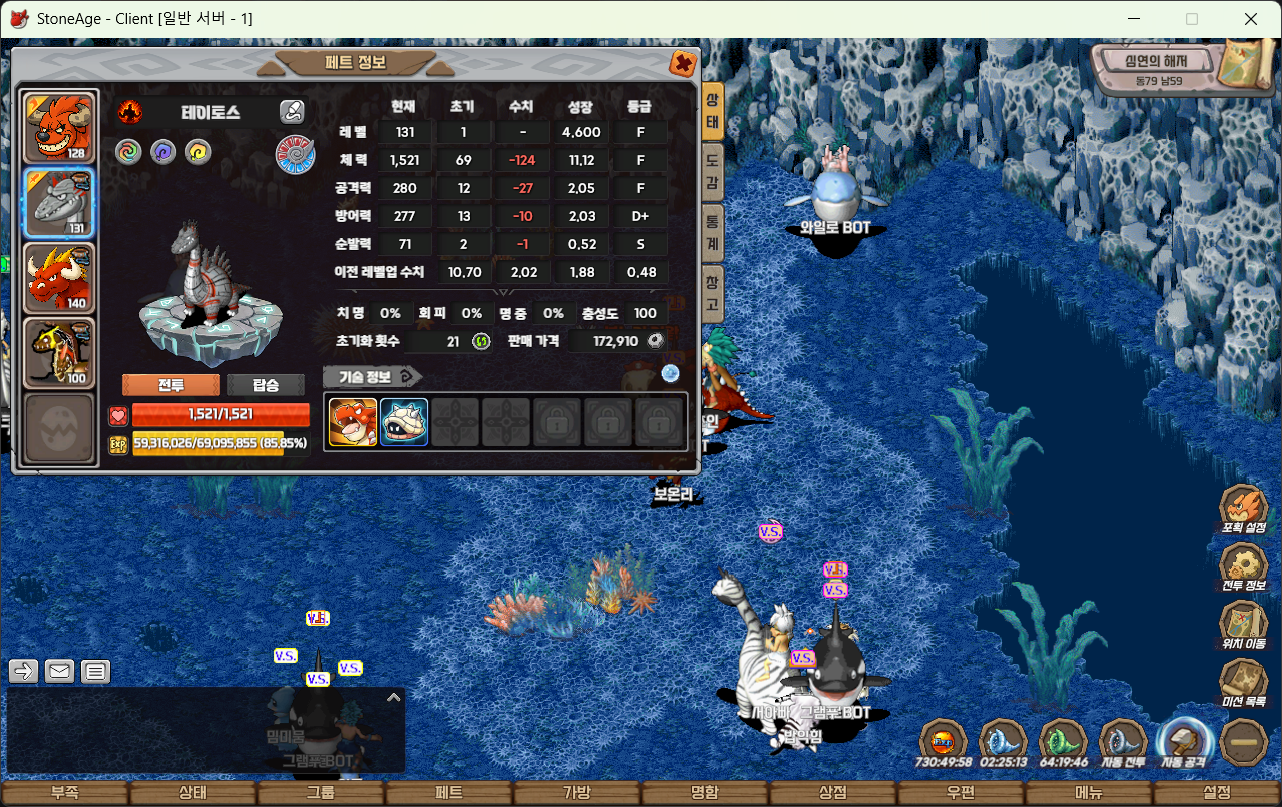Select the level 100 yellow-striped pet
This screenshot has height=807, width=1282.
pyautogui.click(x=59, y=352)
